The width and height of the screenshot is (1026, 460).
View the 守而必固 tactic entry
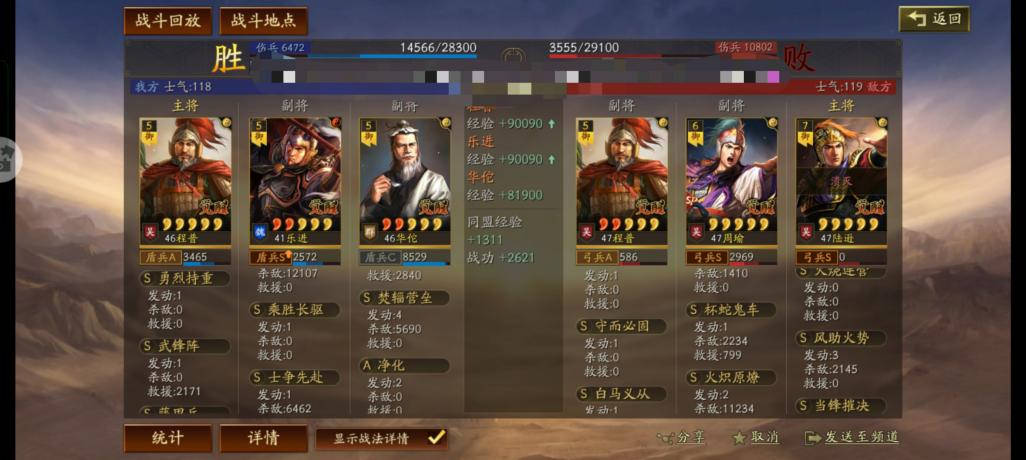coord(621,326)
